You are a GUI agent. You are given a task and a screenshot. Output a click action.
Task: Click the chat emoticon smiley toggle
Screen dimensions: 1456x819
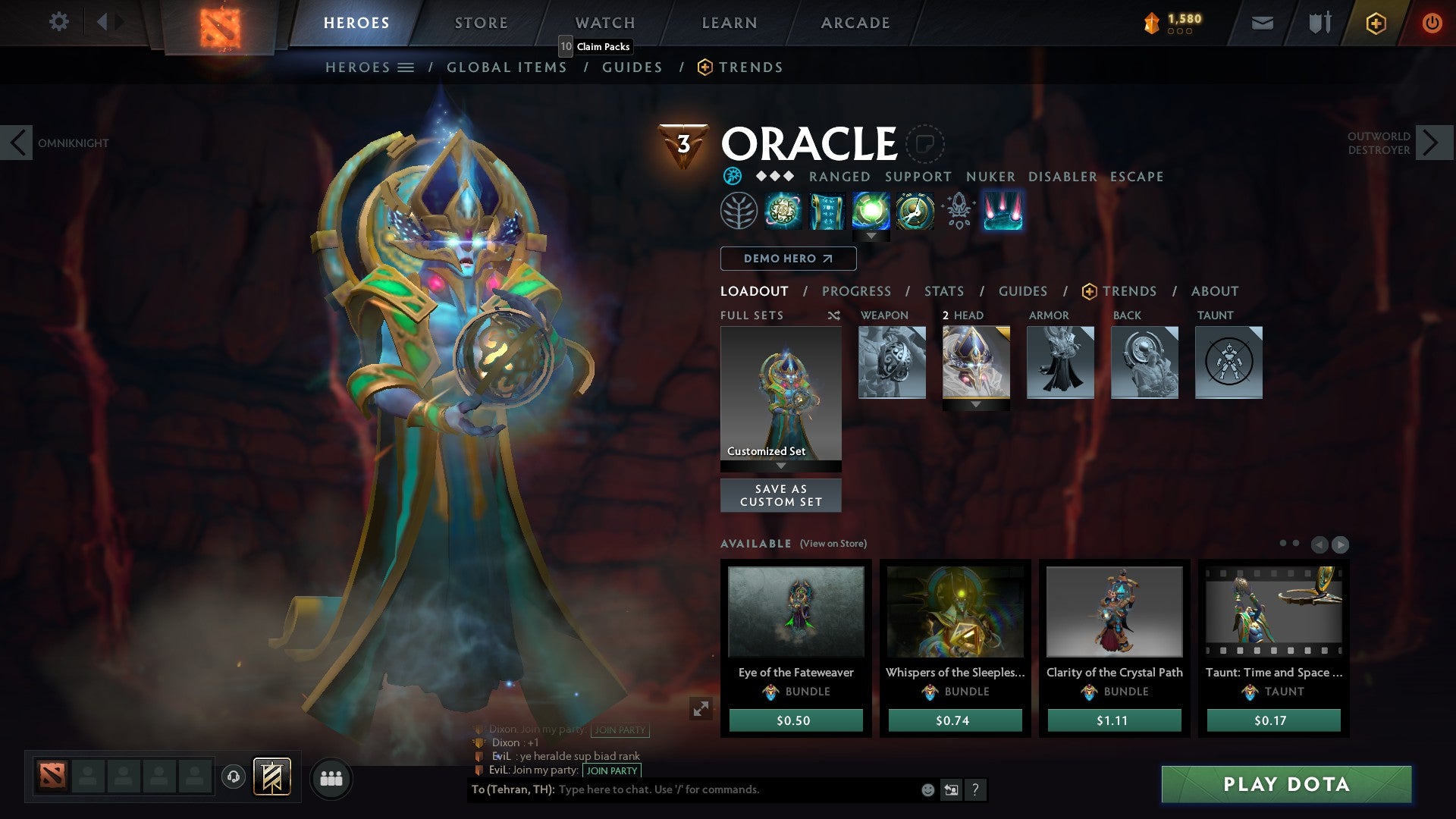(x=927, y=789)
